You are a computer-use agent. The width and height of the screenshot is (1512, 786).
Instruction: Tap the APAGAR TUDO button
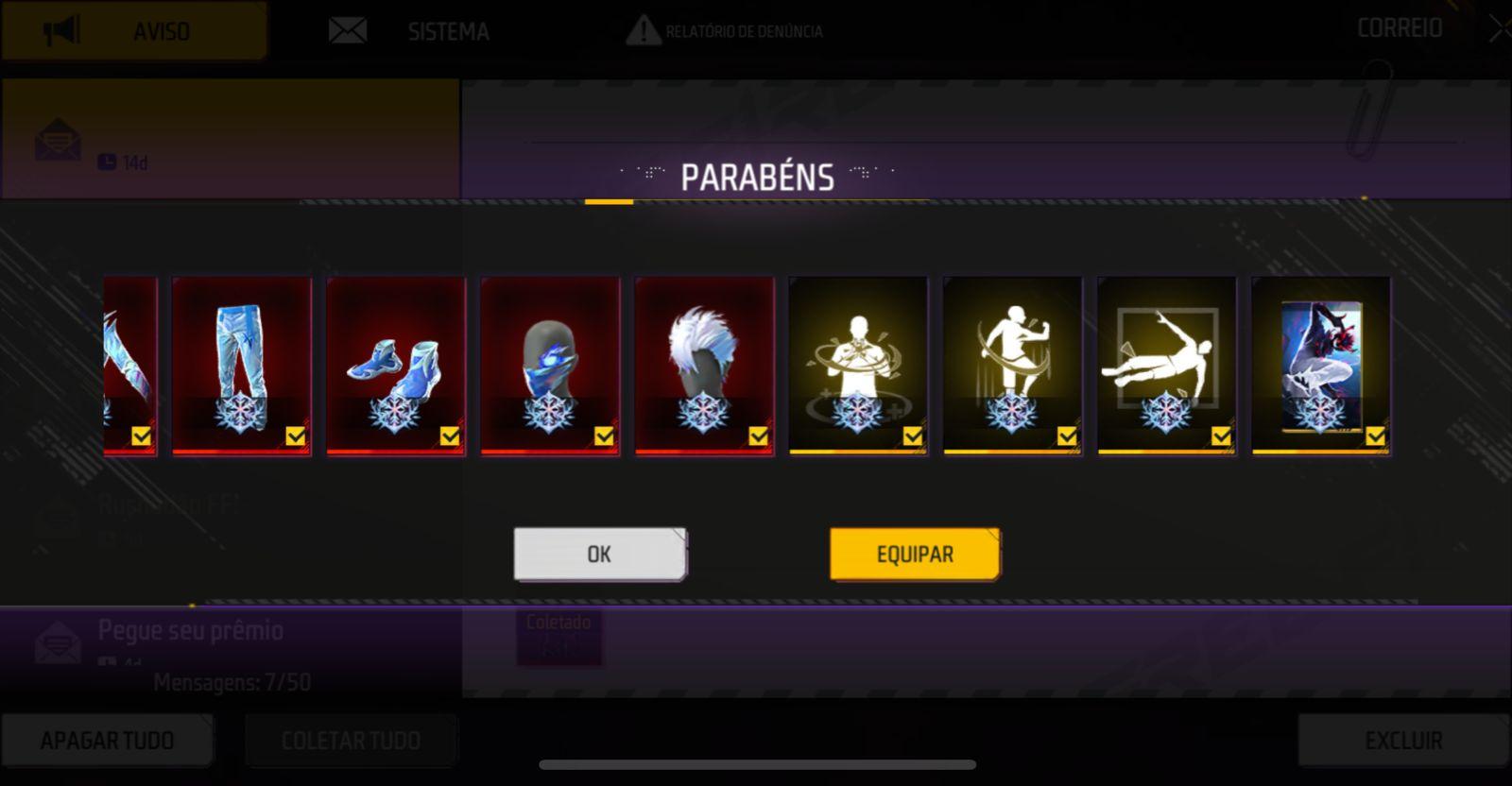[107, 740]
